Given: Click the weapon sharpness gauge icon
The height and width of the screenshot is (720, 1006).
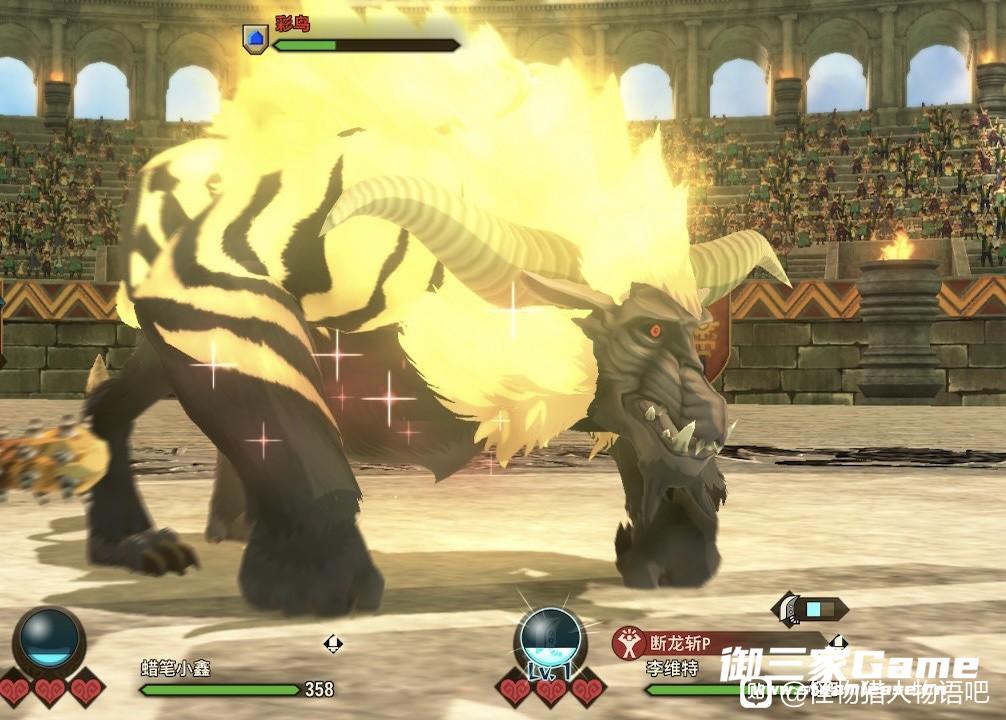Looking at the screenshot, I should click(810, 608).
